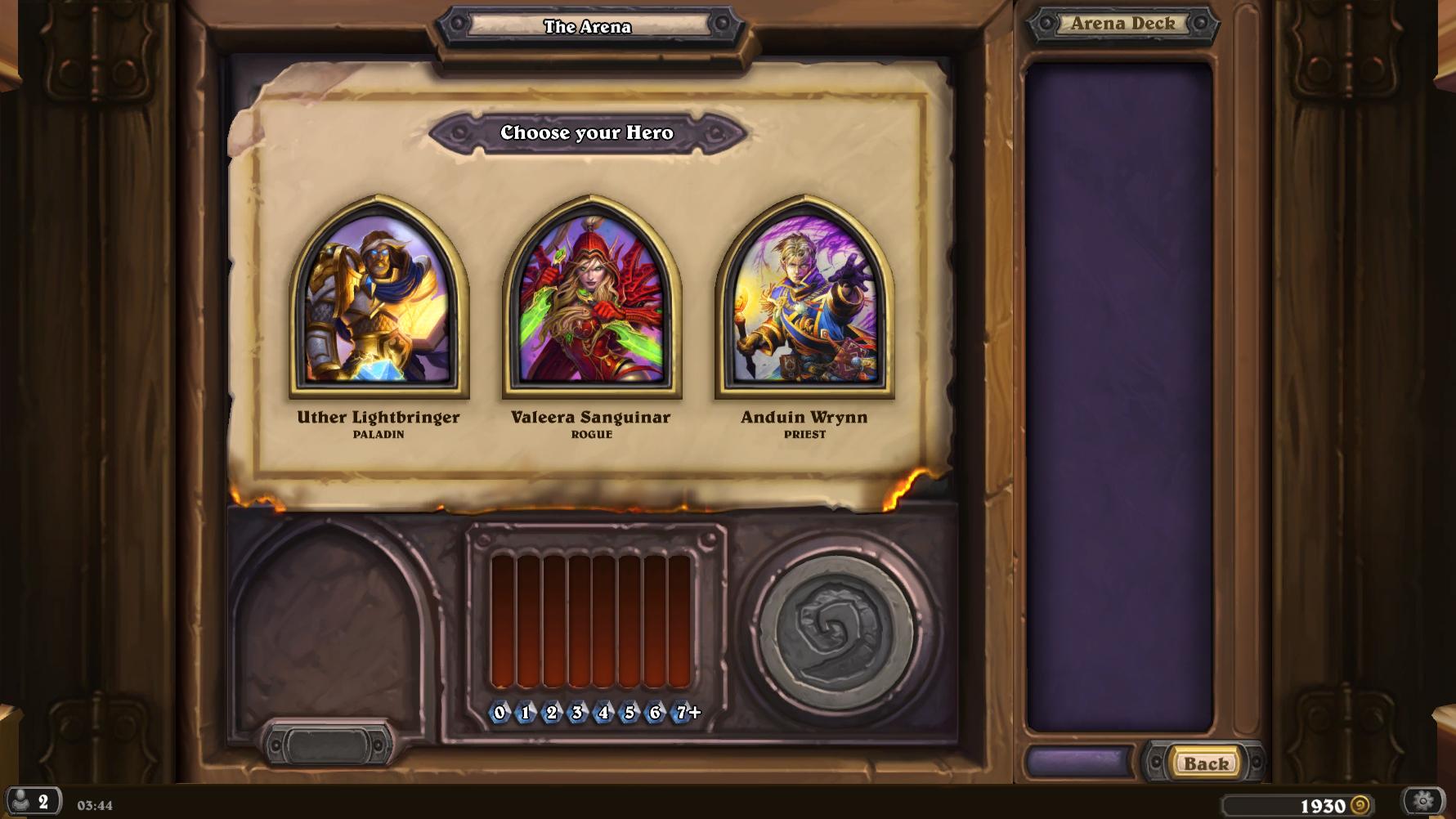Choose Uther Lightbringer as your hero
The image size is (1456, 819).
point(379,298)
